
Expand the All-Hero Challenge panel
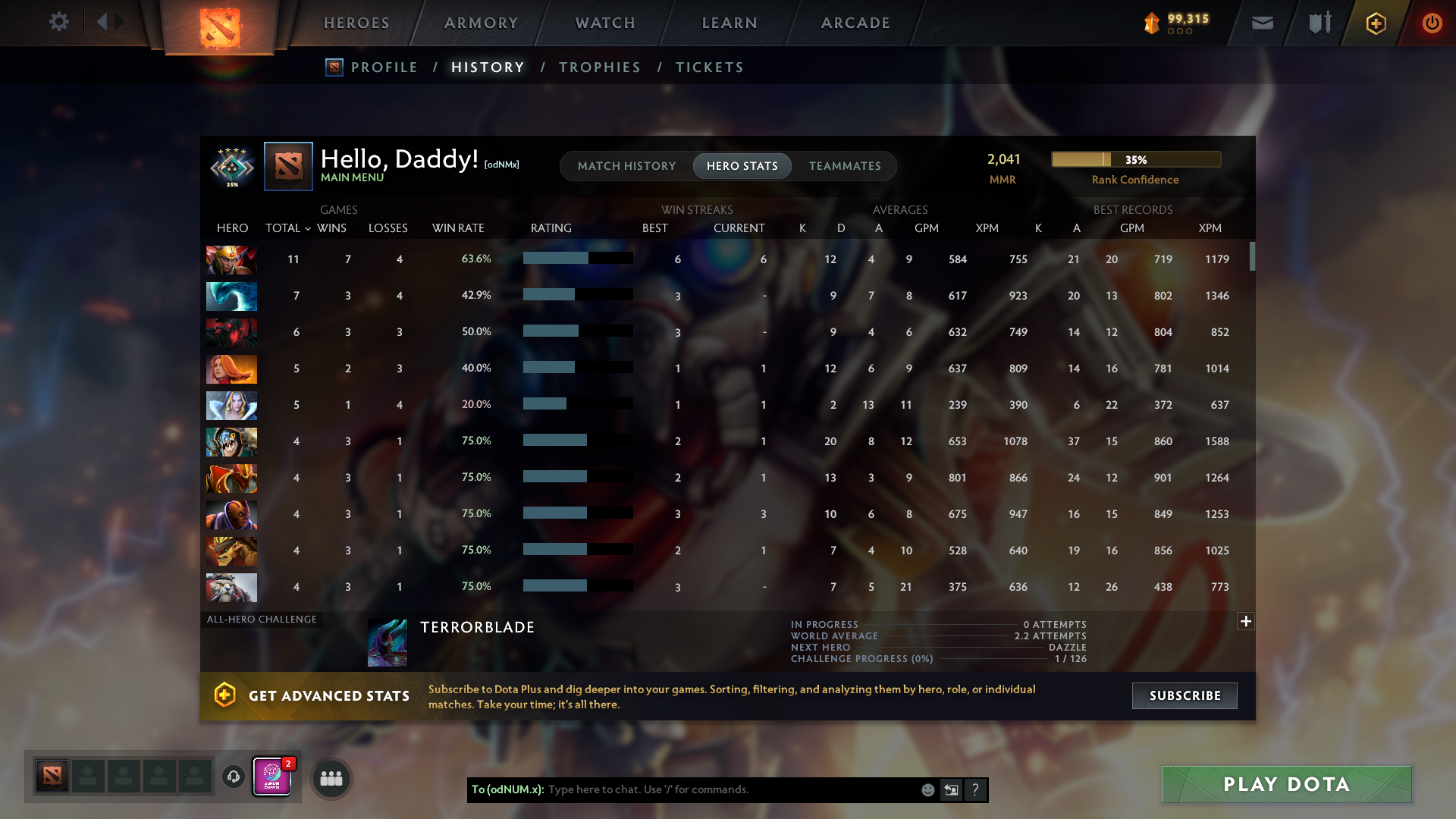(1245, 621)
